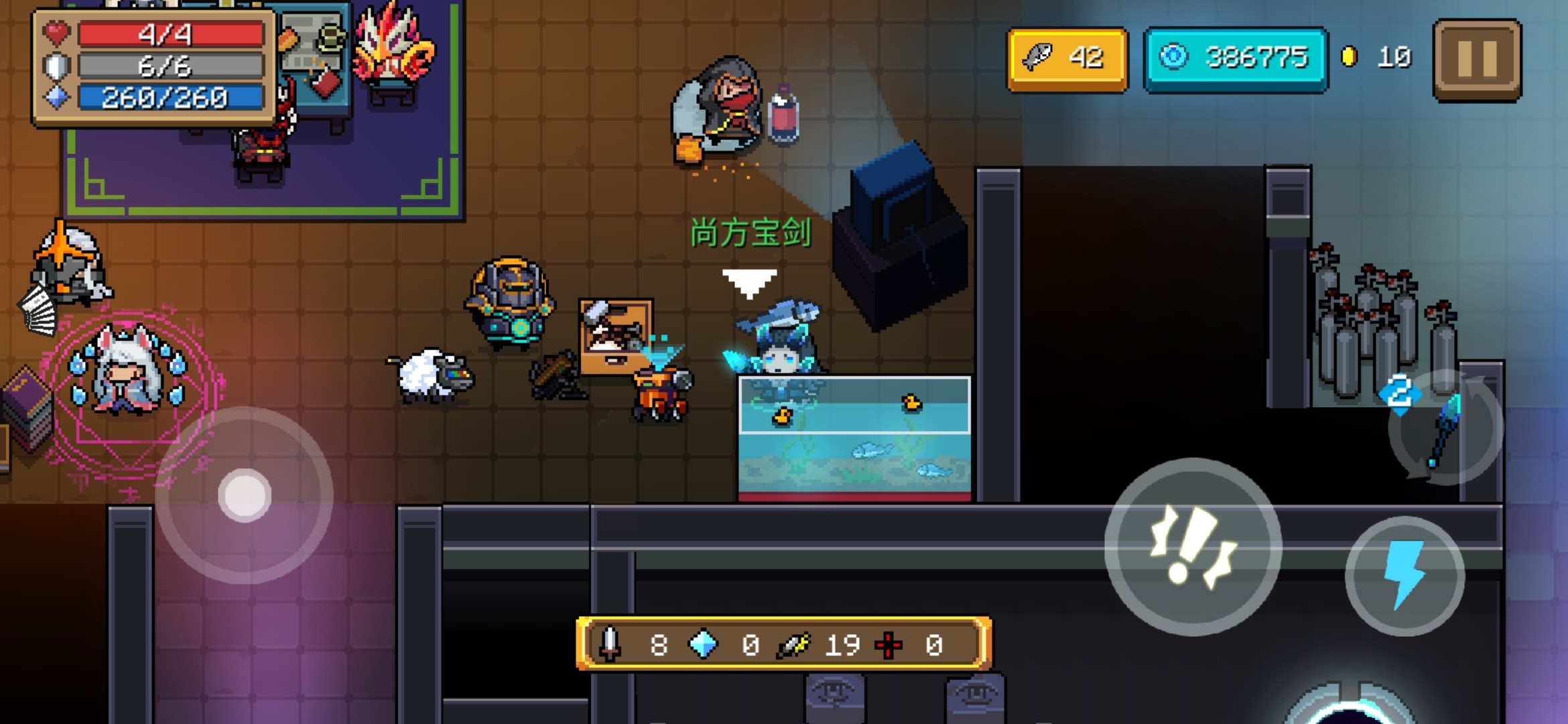Open the fish currency counter
Viewport: 1568px width, 724px height.
tap(1066, 59)
